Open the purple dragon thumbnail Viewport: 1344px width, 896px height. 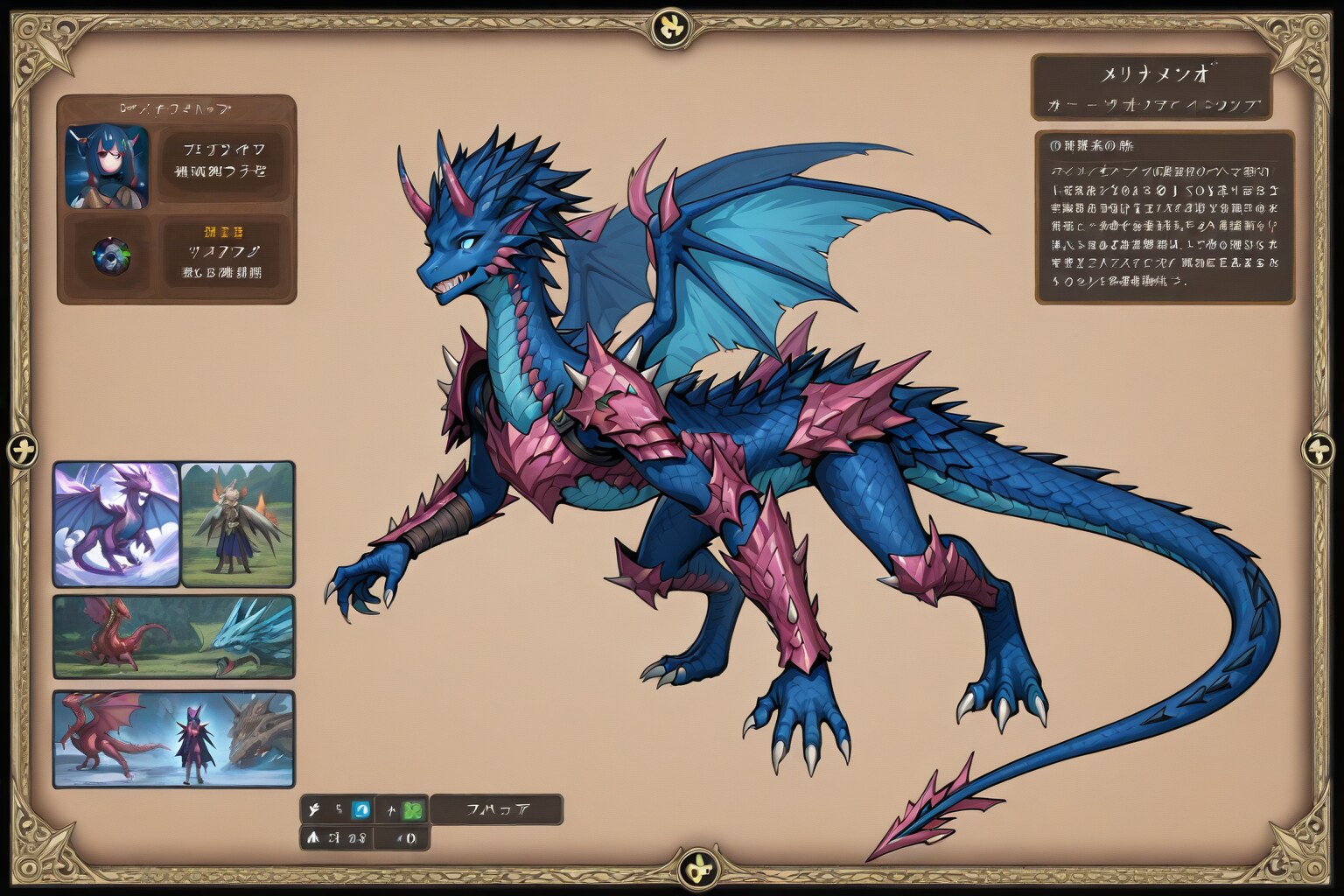[x=116, y=524]
